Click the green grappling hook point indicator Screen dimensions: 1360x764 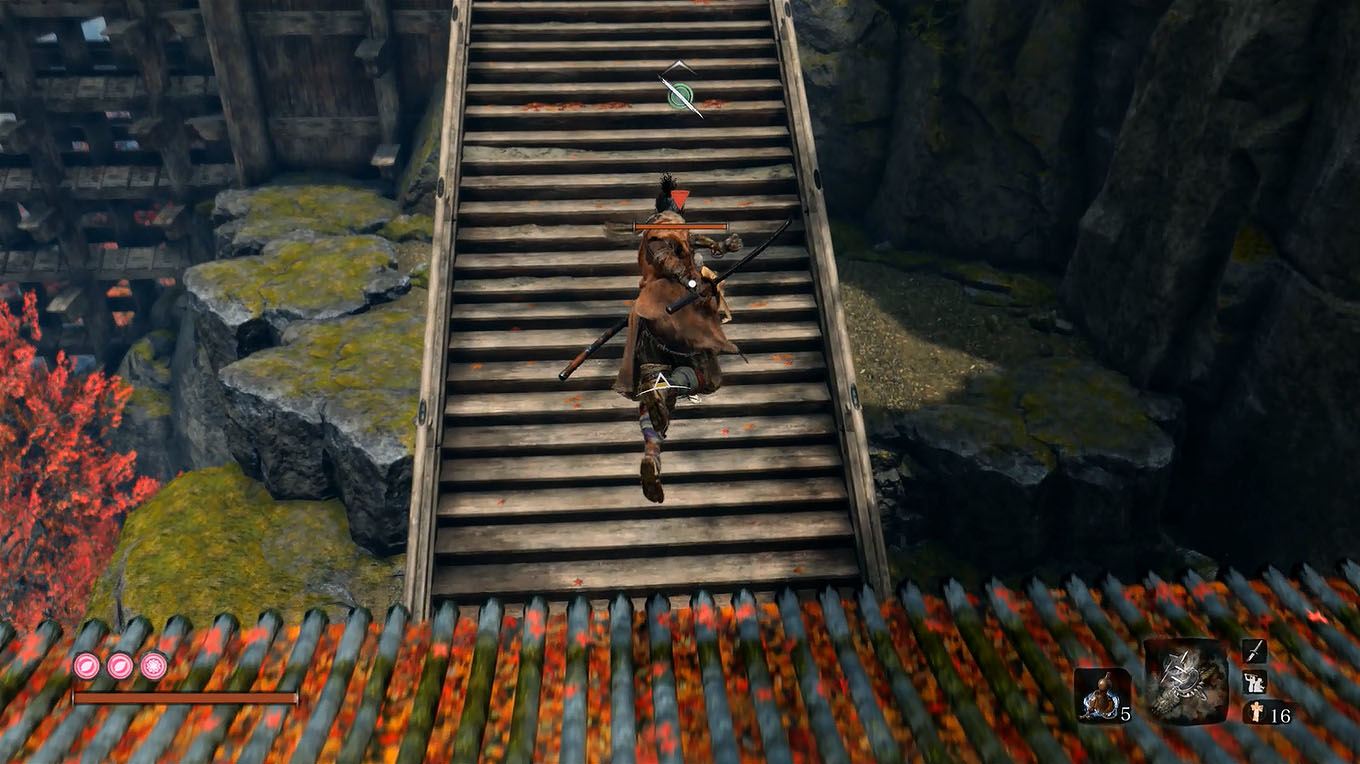(x=680, y=96)
